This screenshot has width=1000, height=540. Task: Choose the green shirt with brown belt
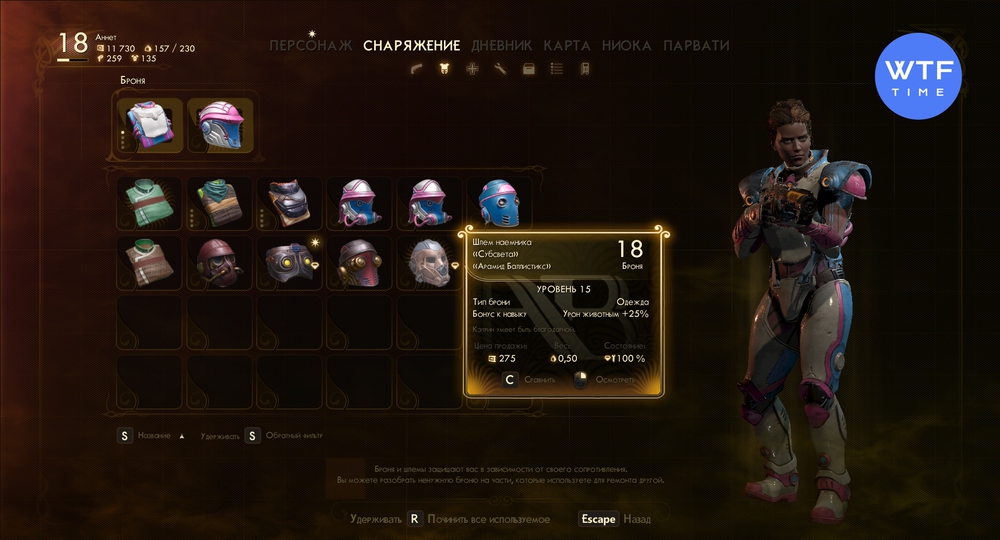[x=150, y=203]
